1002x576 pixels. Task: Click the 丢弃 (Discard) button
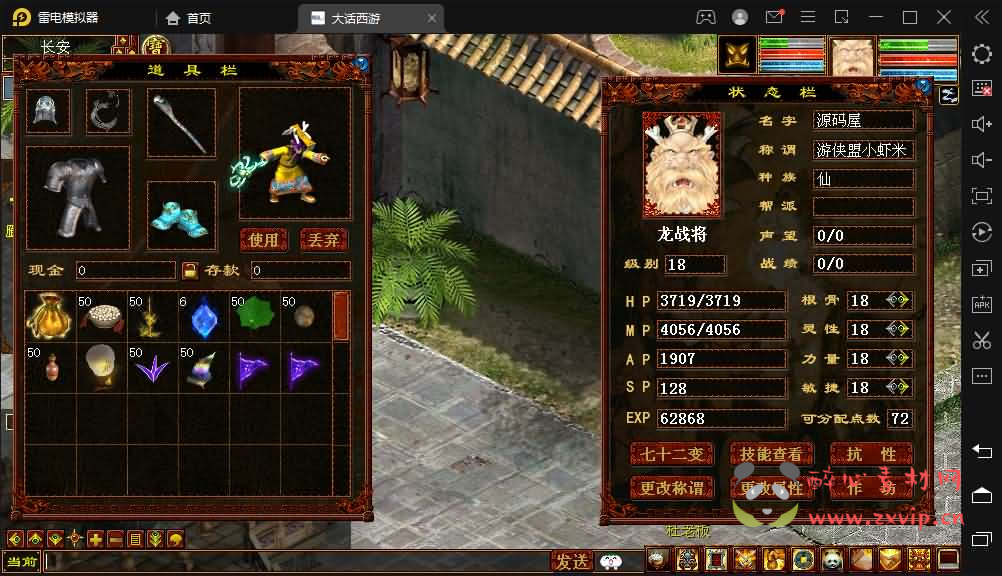tap(324, 240)
